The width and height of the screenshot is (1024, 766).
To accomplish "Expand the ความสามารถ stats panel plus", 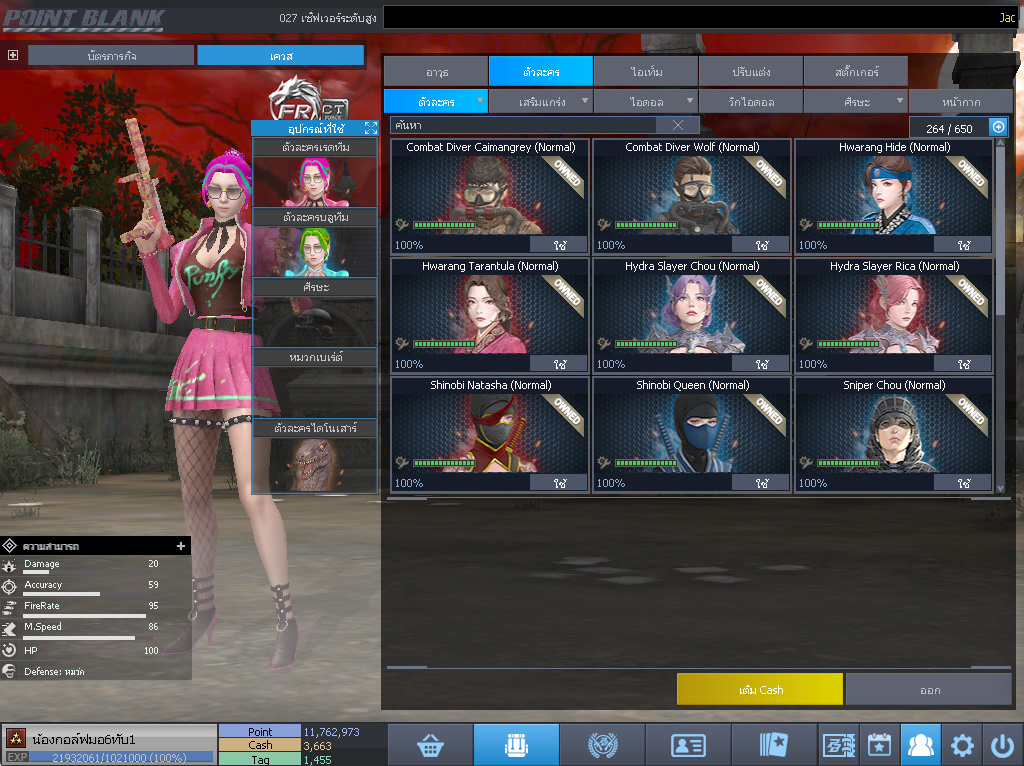I will coord(181,546).
